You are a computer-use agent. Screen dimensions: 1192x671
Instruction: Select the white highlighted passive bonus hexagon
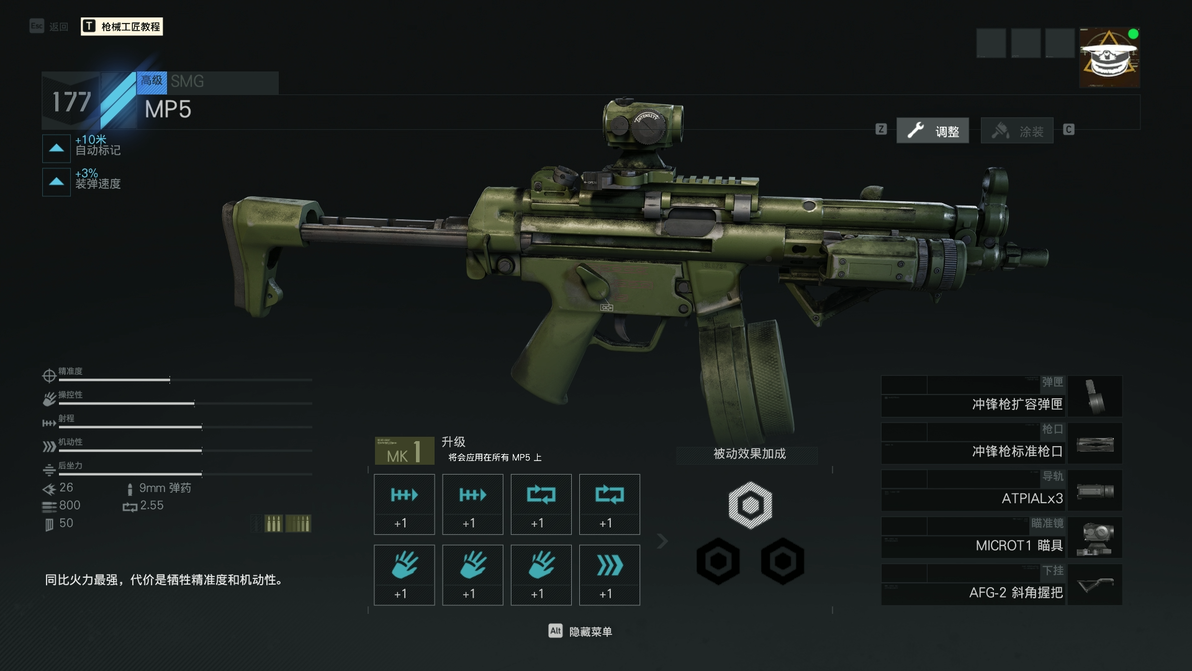click(750, 505)
